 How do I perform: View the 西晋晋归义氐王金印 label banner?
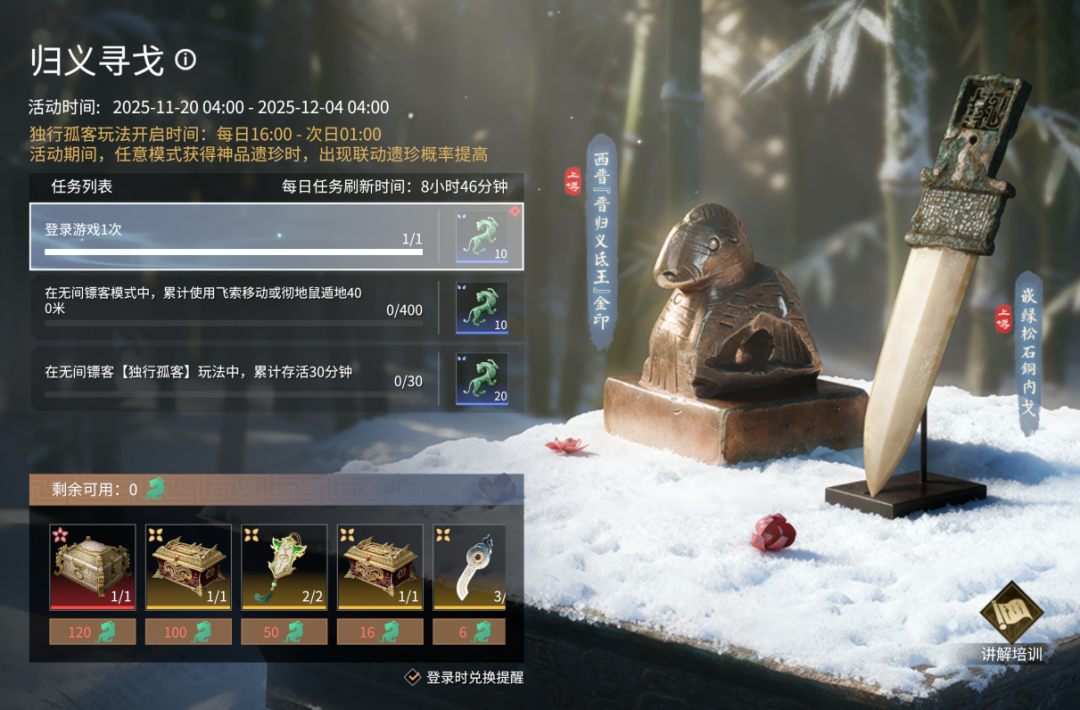point(600,242)
